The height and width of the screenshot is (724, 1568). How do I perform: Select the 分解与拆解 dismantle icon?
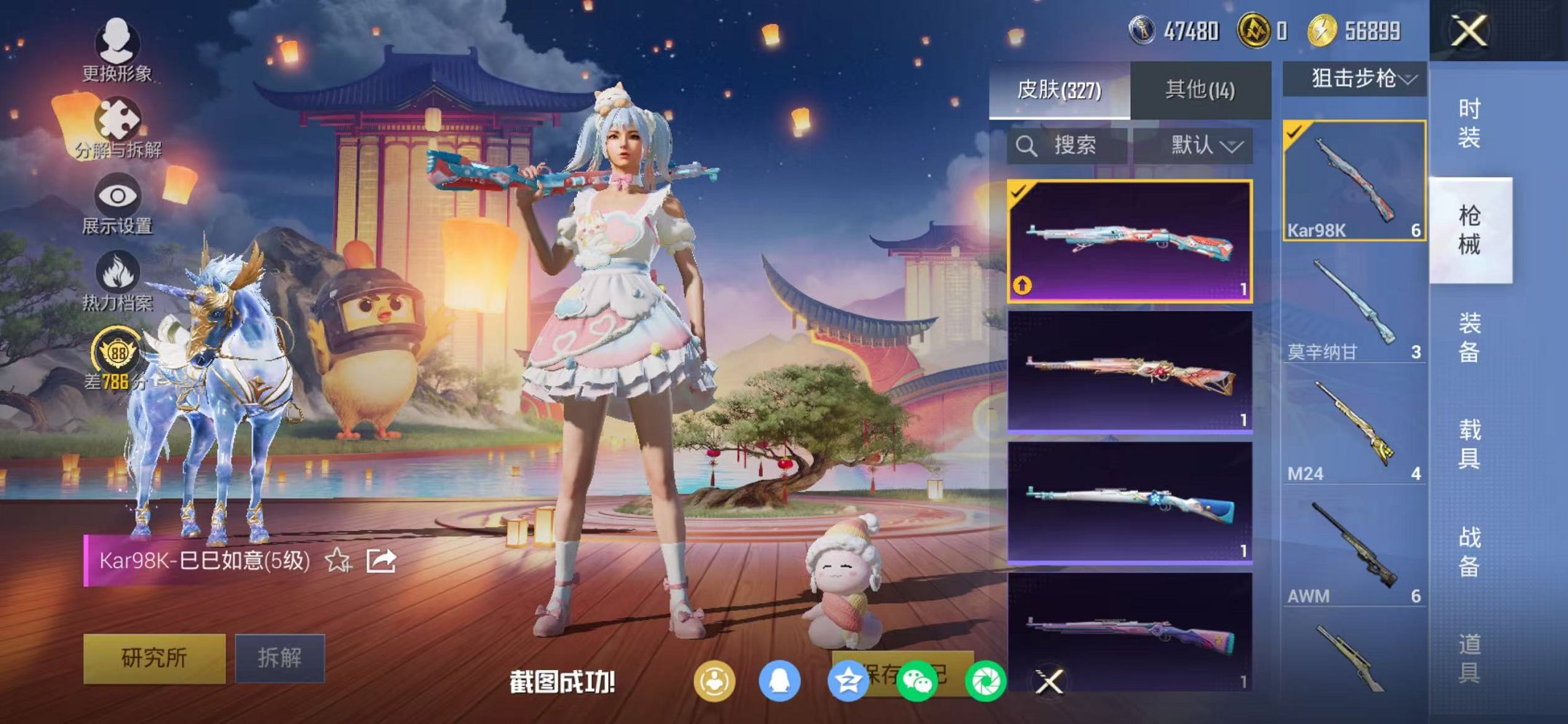pyautogui.click(x=118, y=118)
